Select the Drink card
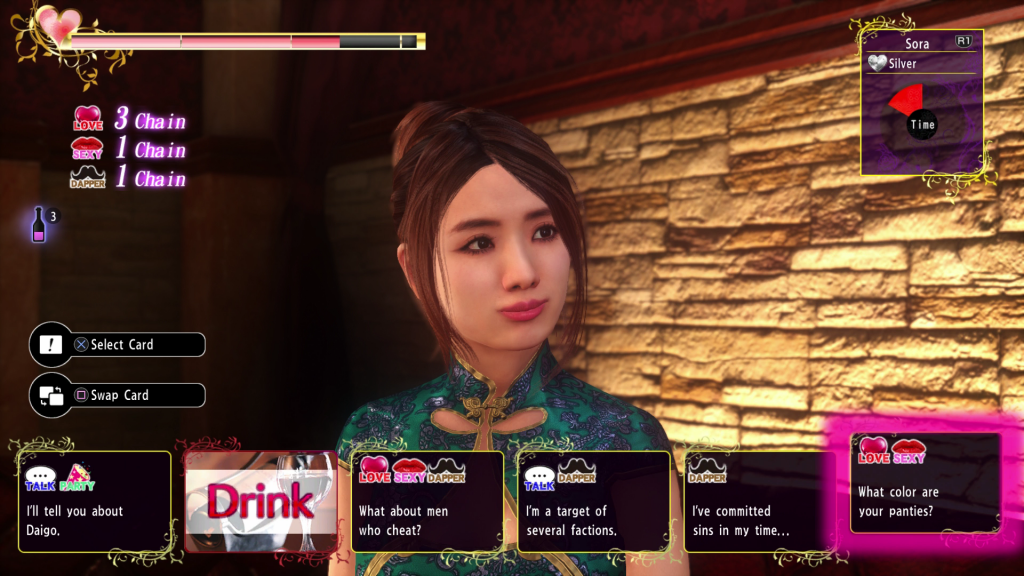Image resolution: width=1024 pixels, height=576 pixels. (x=260, y=501)
